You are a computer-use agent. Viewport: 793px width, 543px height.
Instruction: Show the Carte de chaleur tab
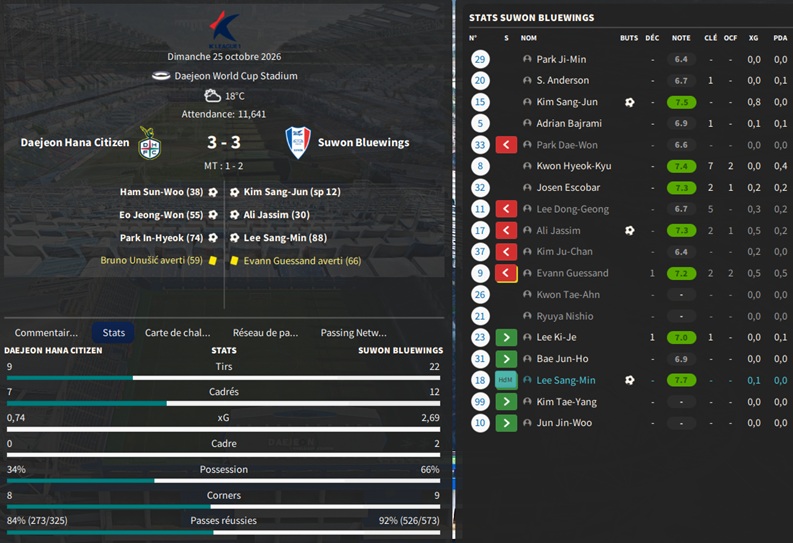177,332
